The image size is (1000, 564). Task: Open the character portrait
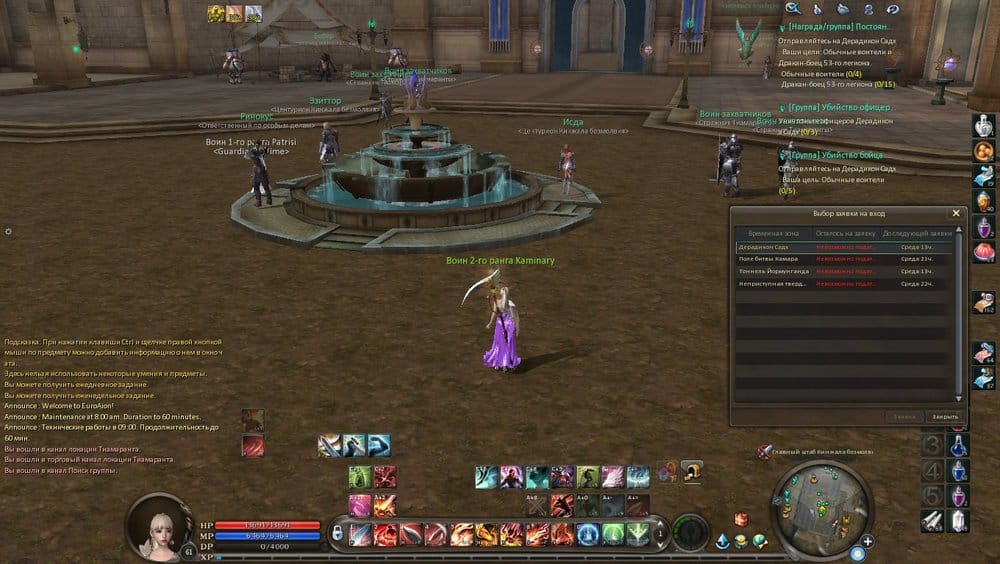tap(158, 525)
